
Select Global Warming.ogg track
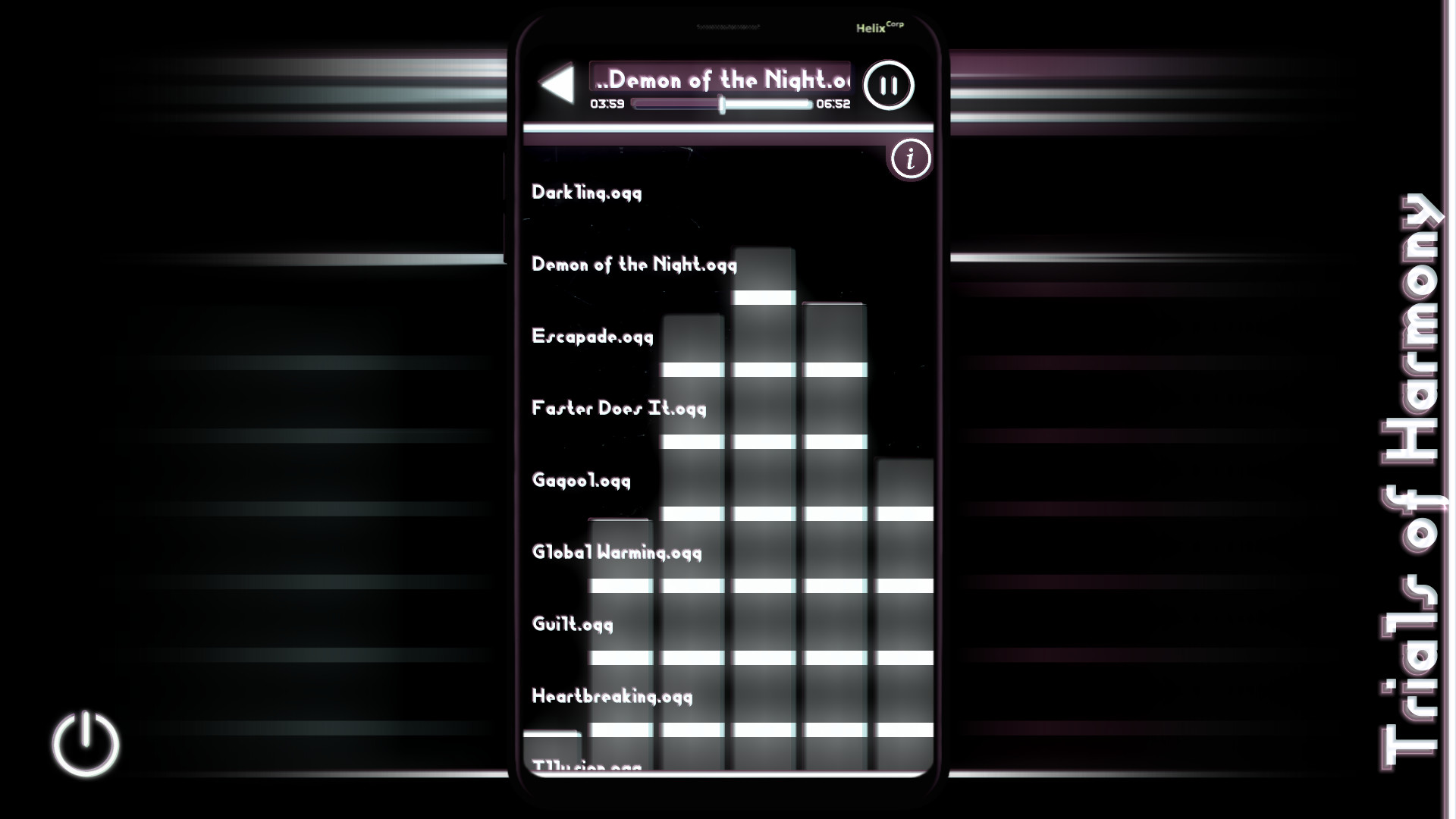coord(616,553)
